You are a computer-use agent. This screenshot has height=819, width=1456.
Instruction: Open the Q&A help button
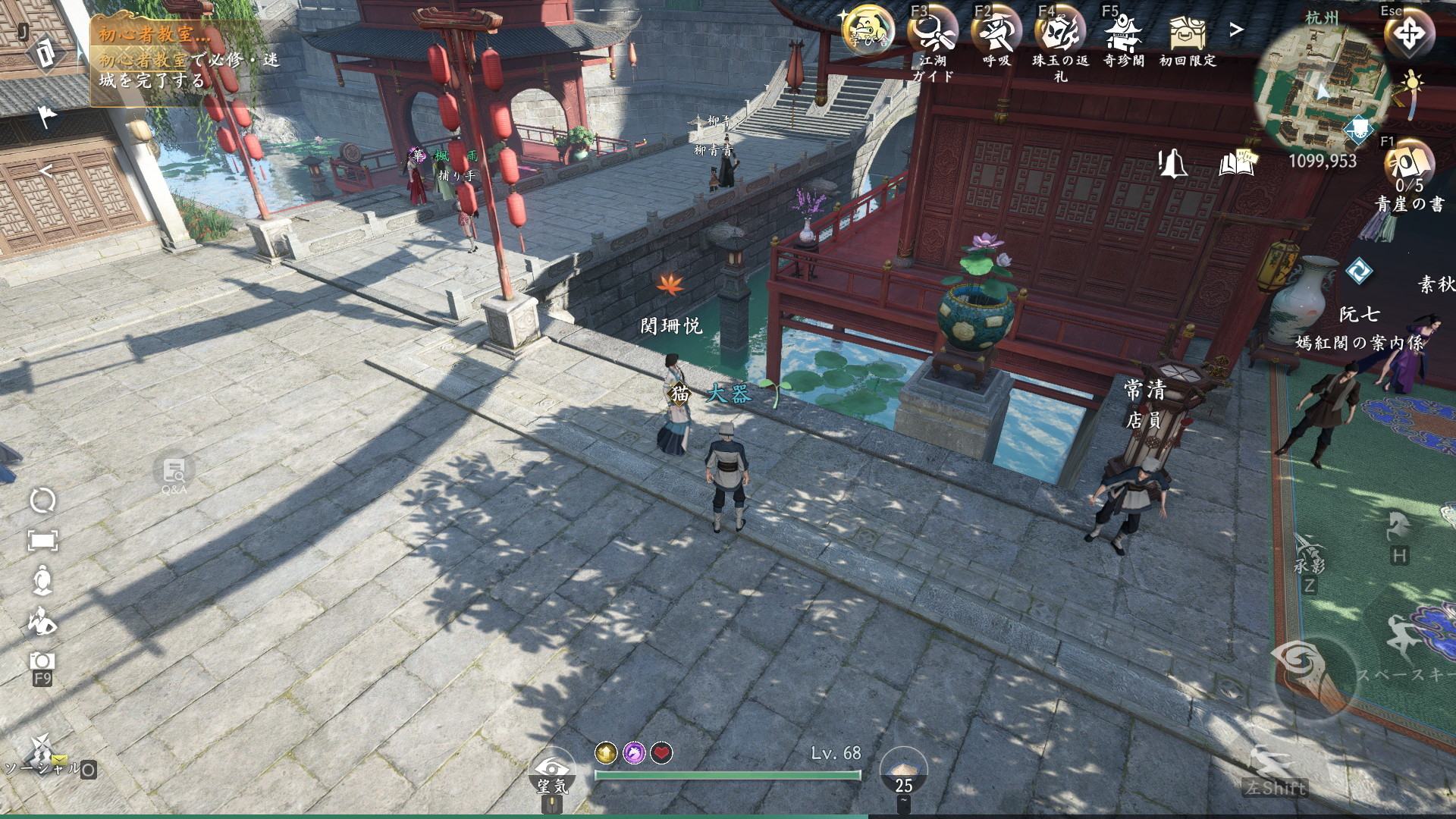[x=174, y=473]
